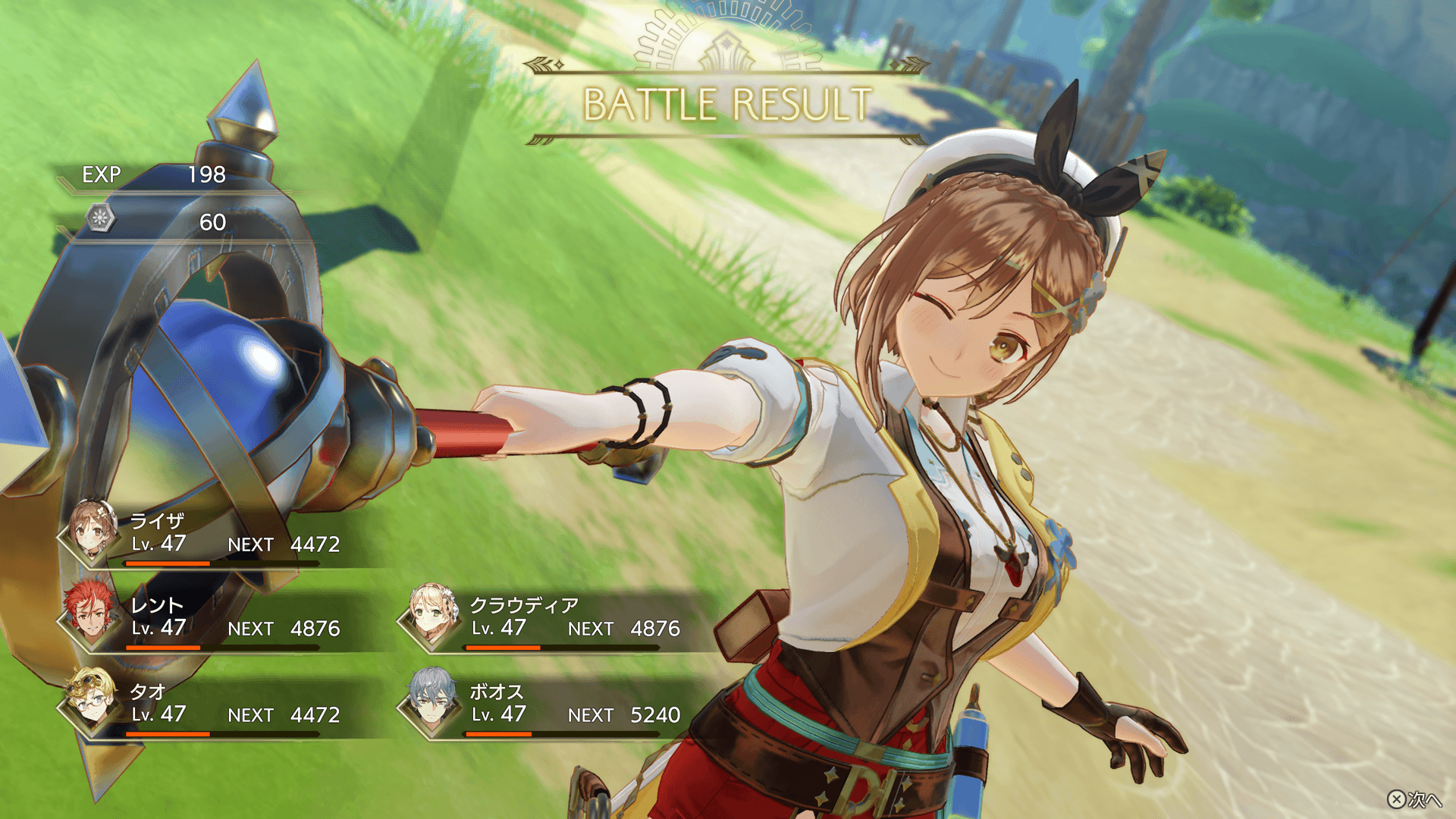
Task: Select Ryza's portrait (ライザ) in the party list
Action: click(x=91, y=532)
